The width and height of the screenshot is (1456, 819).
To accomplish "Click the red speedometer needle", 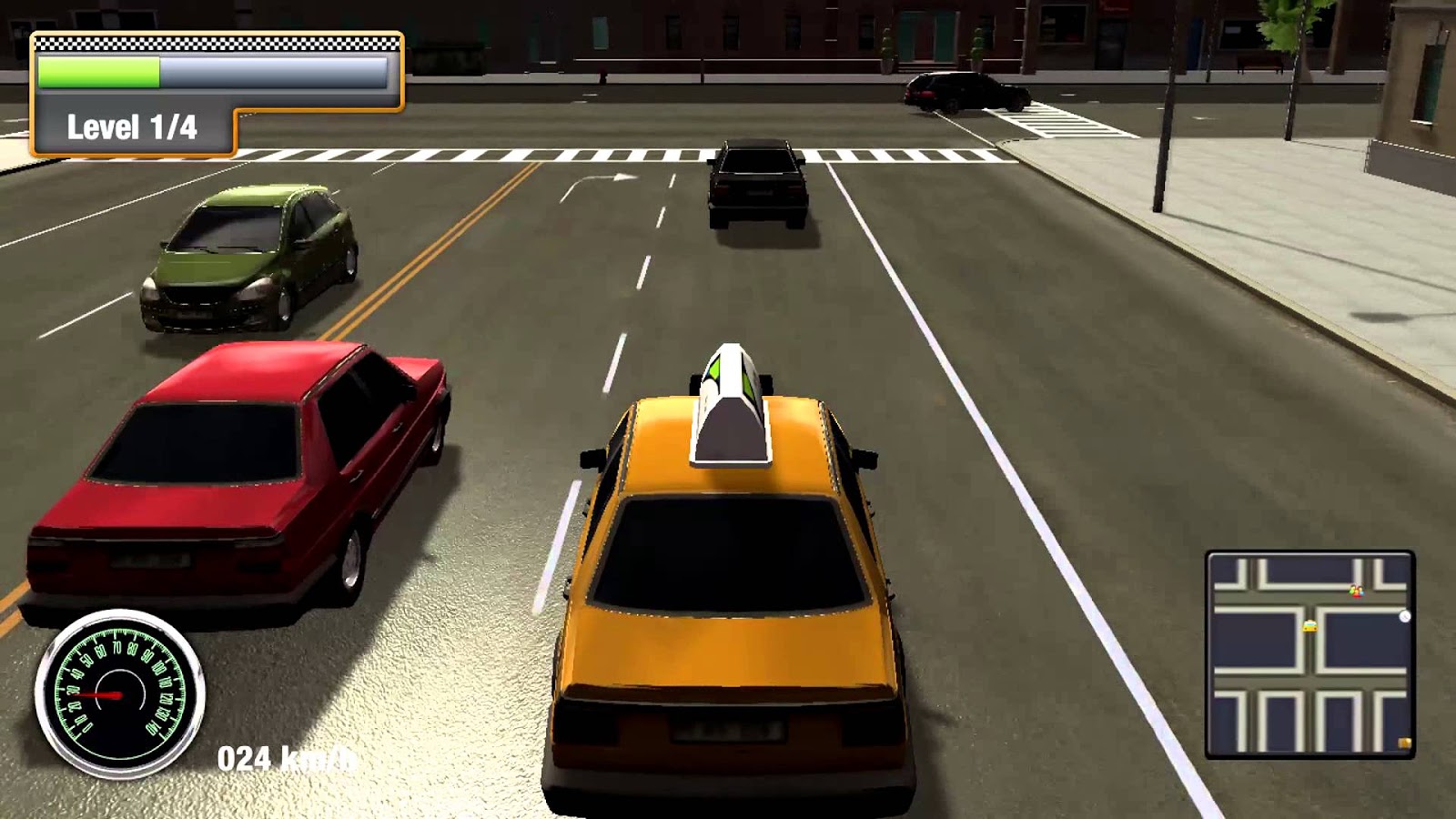I will [100, 696].
